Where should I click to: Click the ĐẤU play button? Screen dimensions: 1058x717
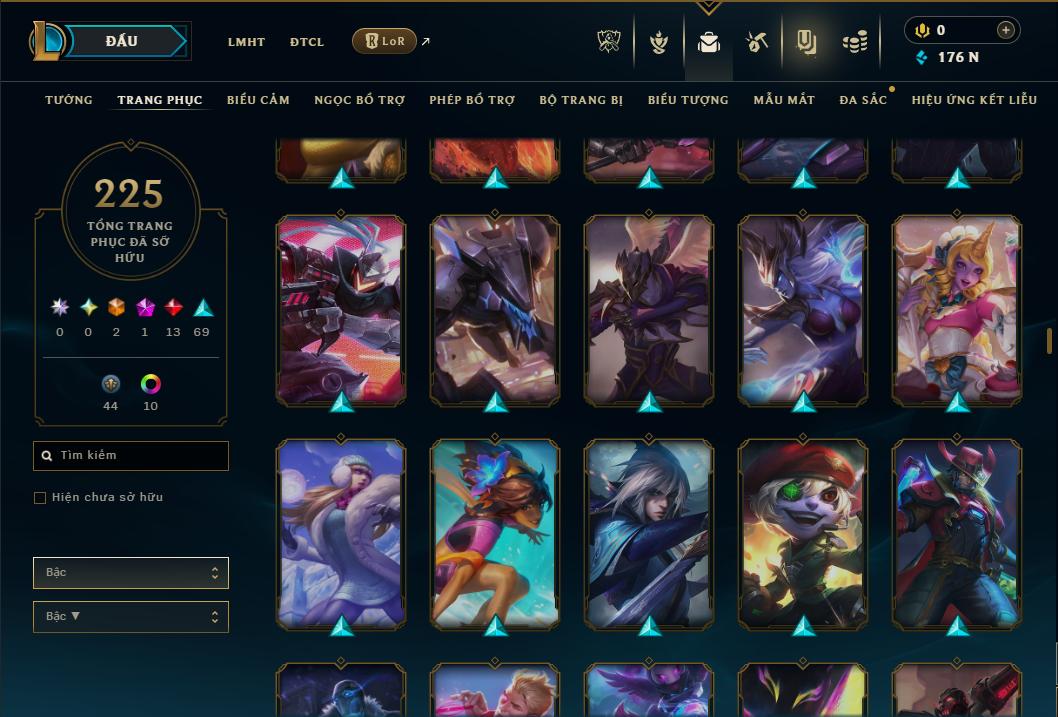tap(120, 41)
